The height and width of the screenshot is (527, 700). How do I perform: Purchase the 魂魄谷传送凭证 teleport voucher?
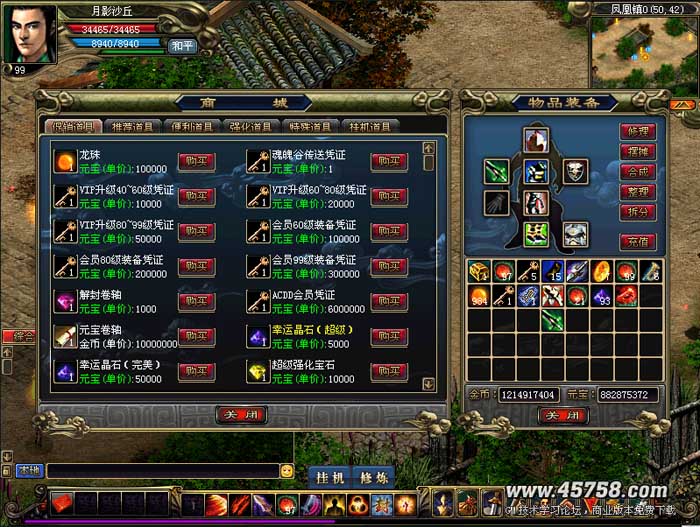tap(388, 161)
